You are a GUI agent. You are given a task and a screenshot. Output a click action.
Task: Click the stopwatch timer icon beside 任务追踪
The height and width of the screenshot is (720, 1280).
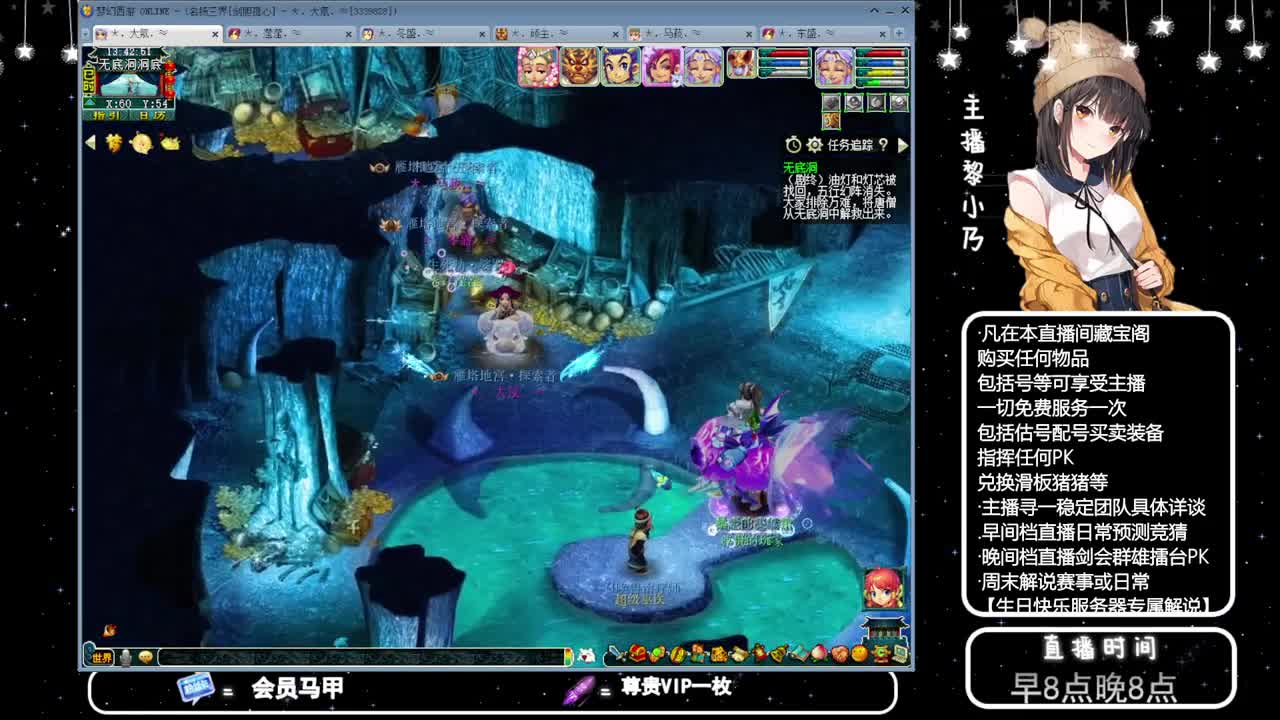792,144
